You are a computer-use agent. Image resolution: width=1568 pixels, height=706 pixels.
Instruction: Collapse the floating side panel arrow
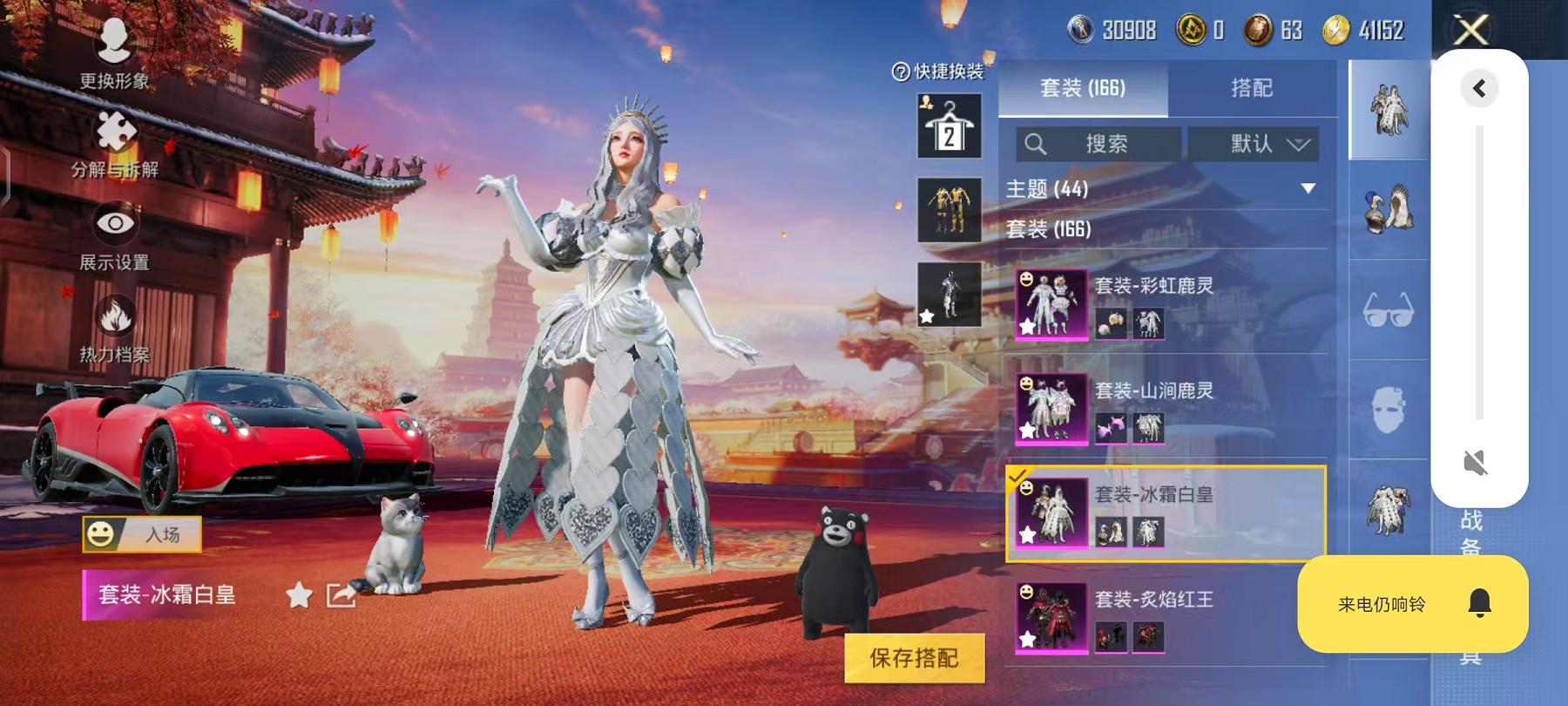pos(1478,87)
